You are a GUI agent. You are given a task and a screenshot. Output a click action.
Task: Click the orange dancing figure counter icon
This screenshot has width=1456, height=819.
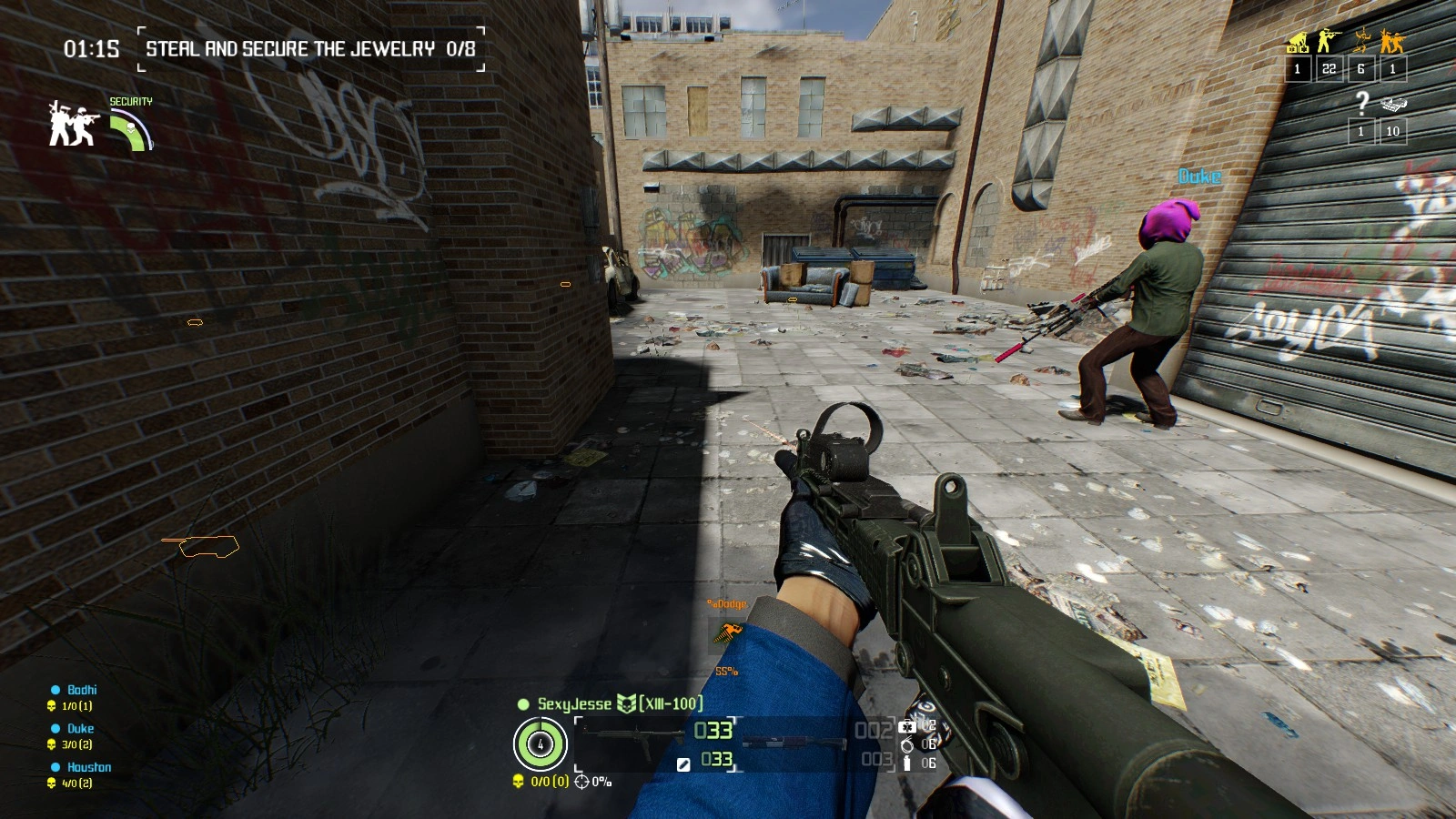(1361, 41)
